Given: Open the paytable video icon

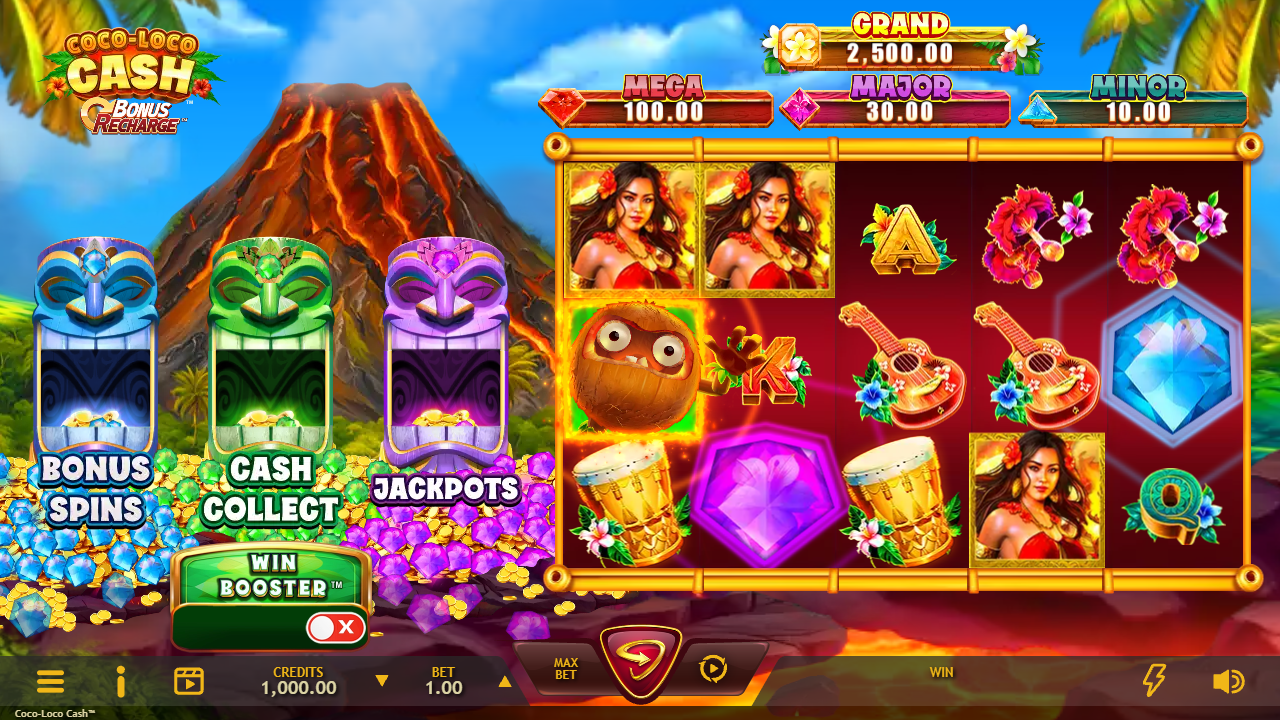Looking at the screenshot, I should click(189, 682).
